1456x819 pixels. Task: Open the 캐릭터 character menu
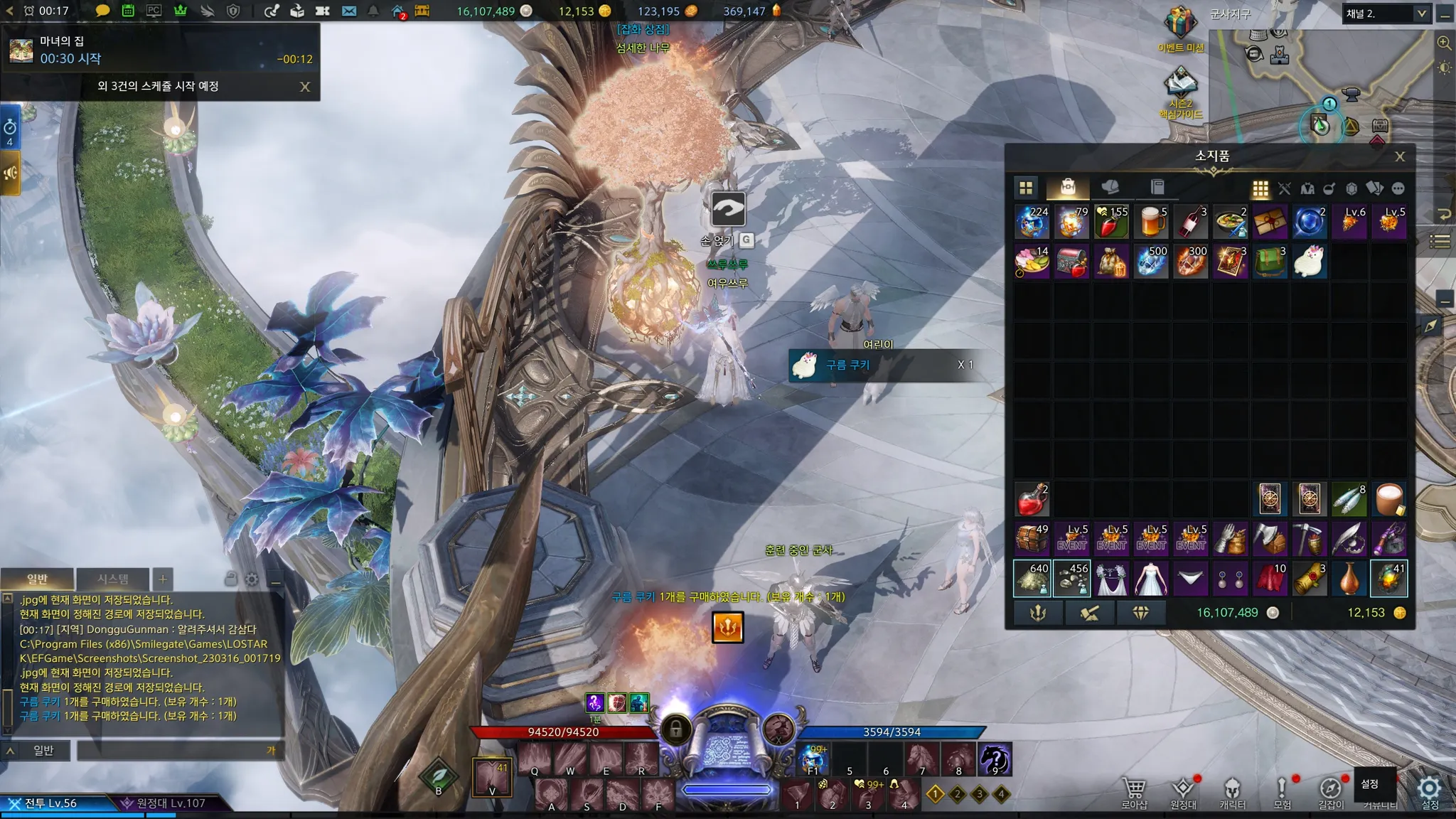point(1232,791)
